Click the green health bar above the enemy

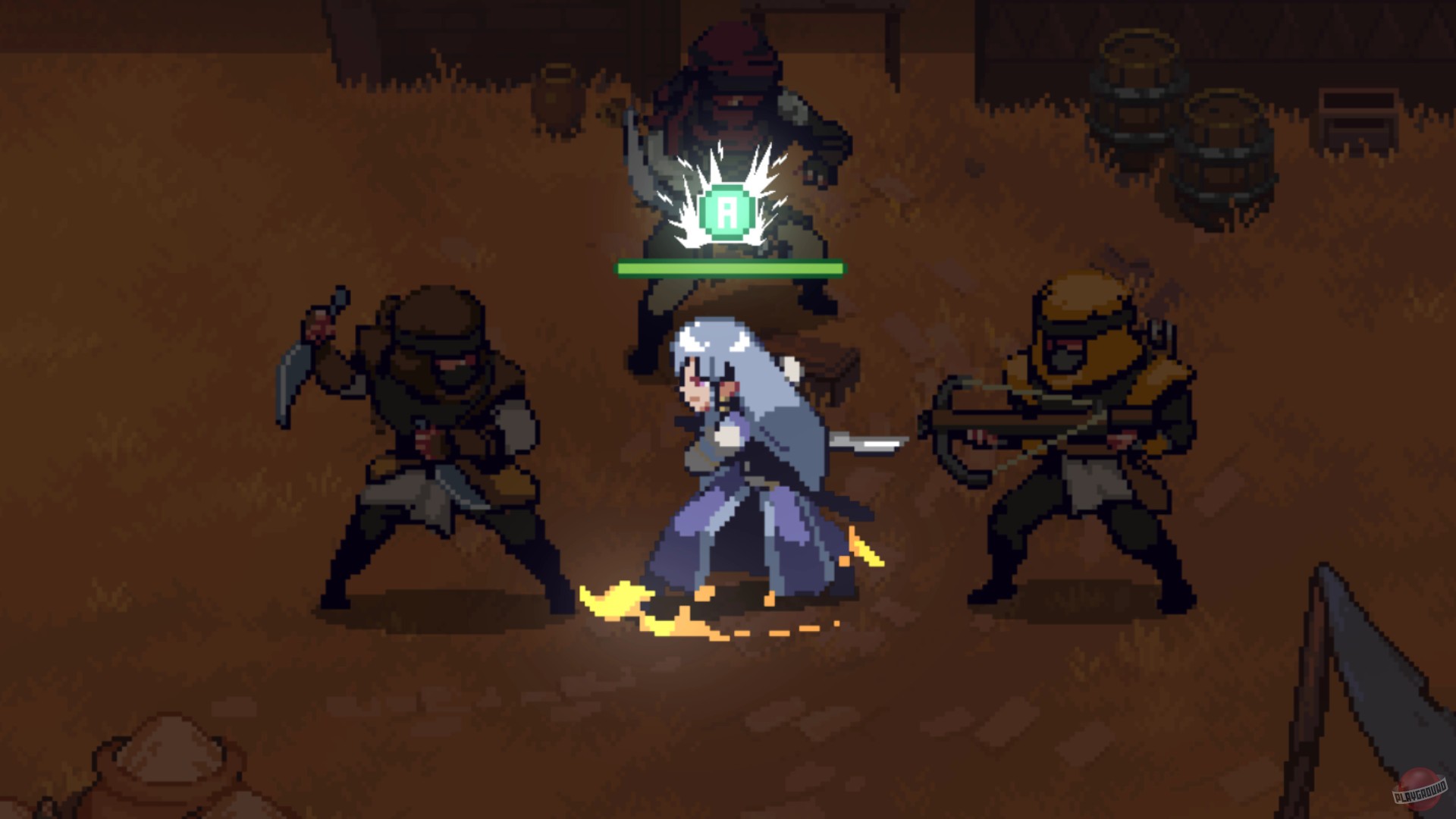[x=730, y=267]
